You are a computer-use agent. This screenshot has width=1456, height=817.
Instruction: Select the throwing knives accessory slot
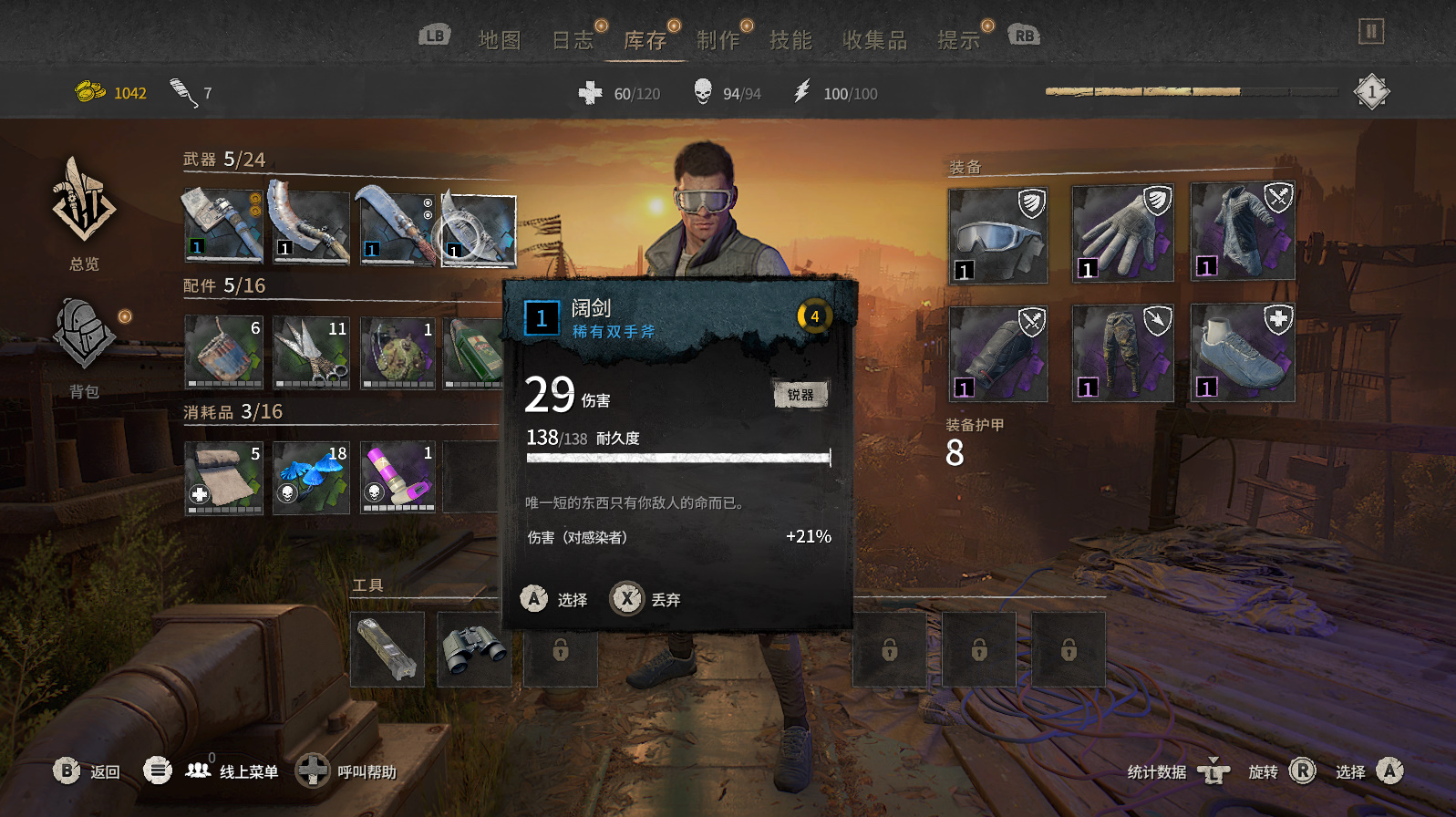(311, 353)
